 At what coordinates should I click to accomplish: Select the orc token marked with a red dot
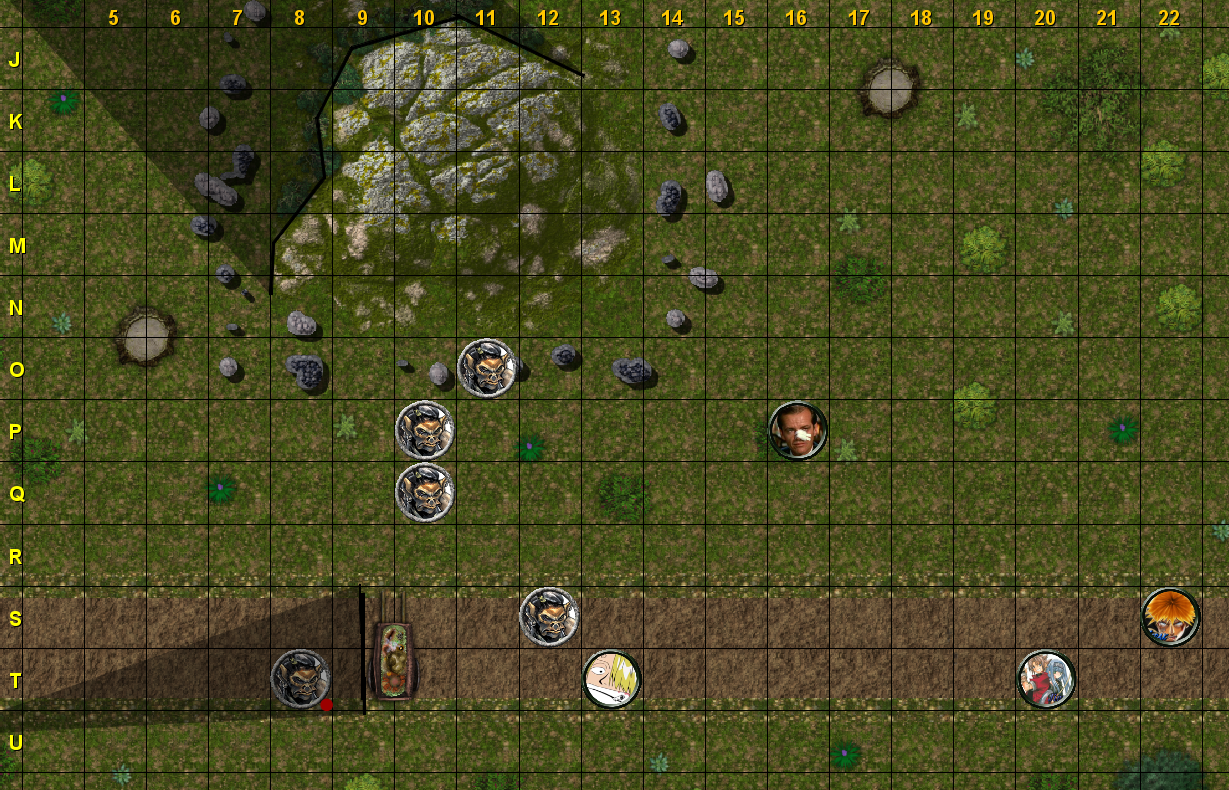(x=301, y=679)
